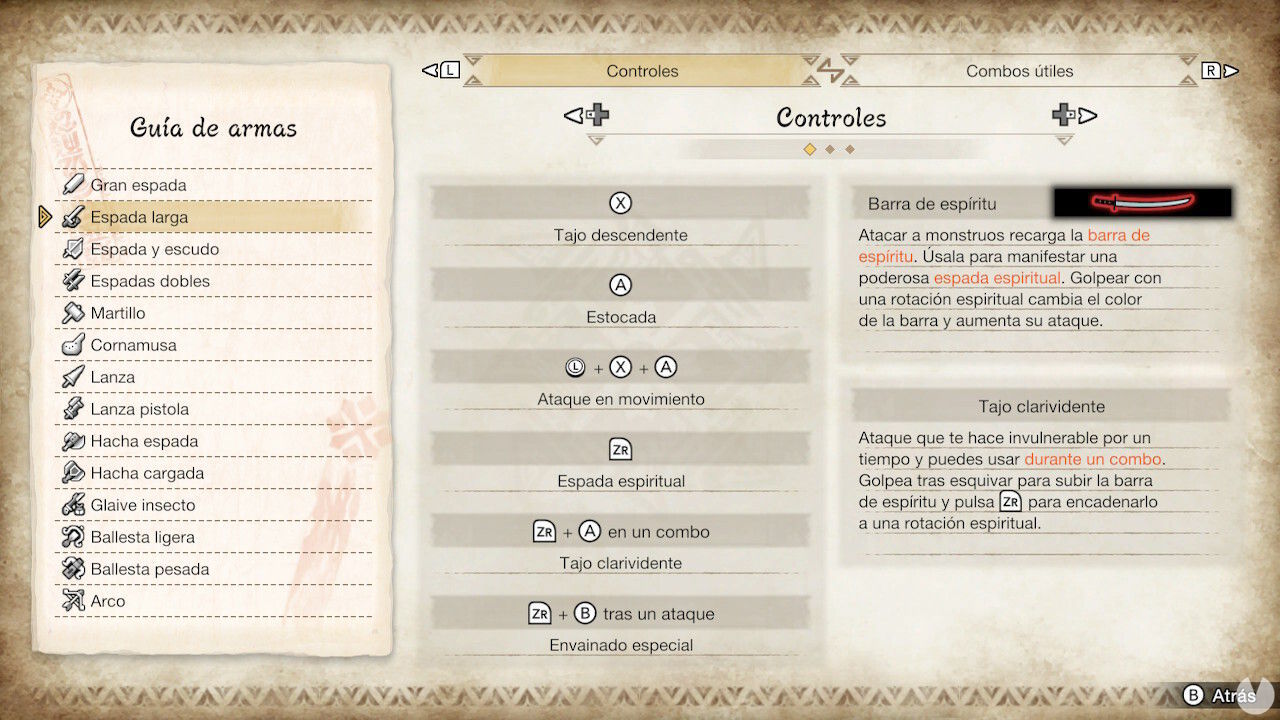
Task: Select the Controles tab
Action: pos(640,71)
